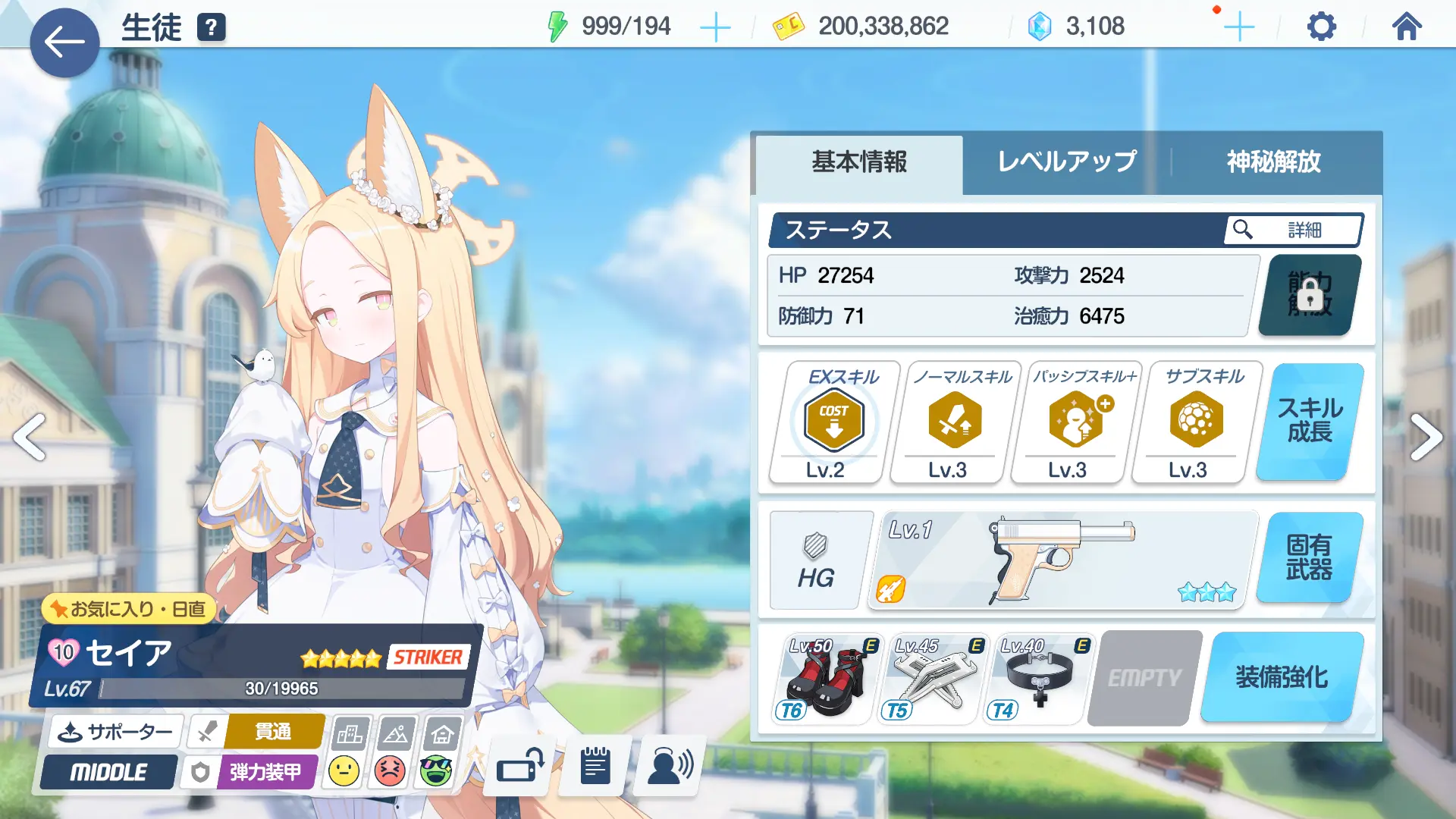Open the student memo note icon
The height and width of the screenshot is (819, 1456).
pos(595,766)
